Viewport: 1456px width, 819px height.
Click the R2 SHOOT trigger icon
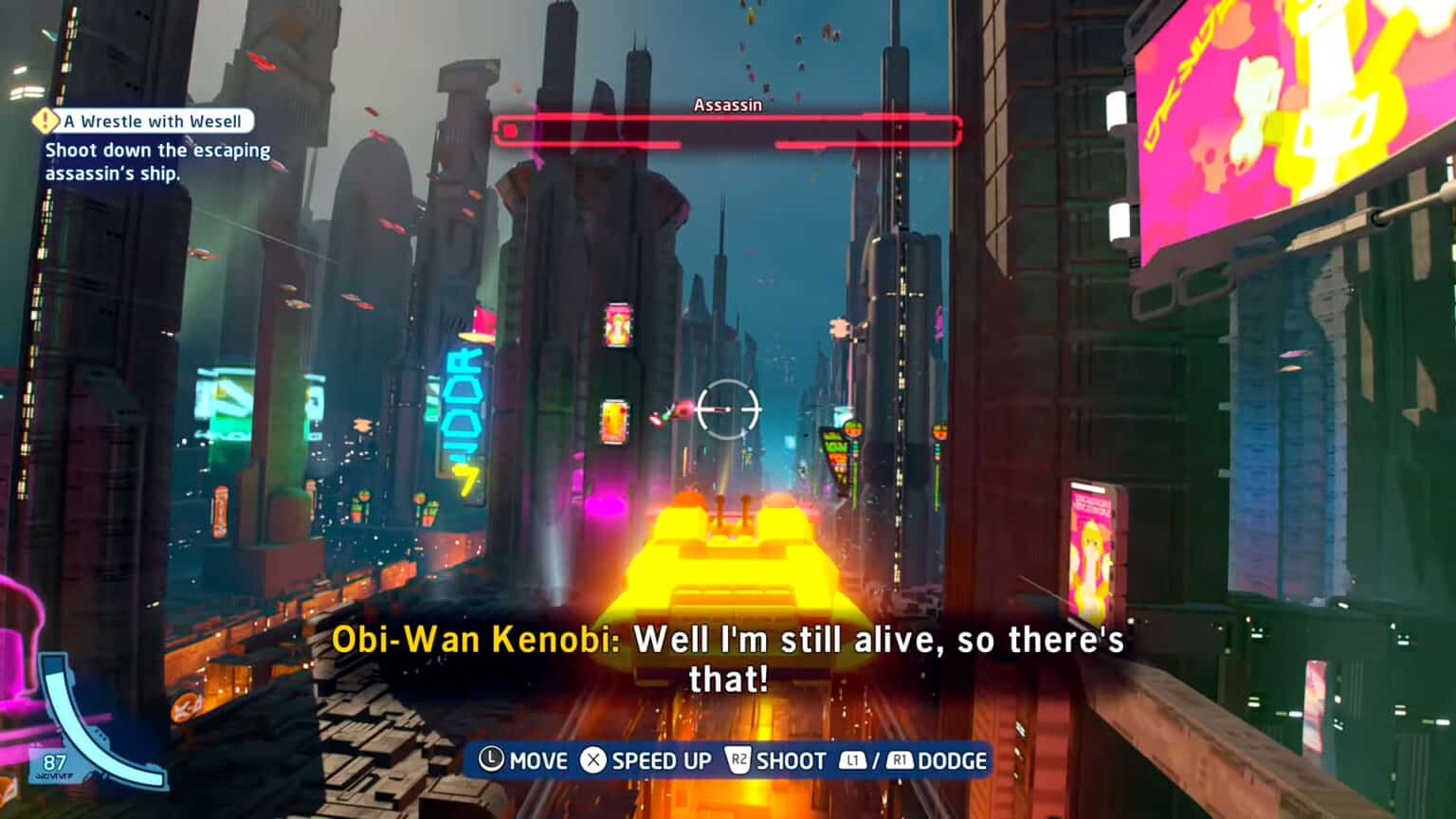[740, 760]
